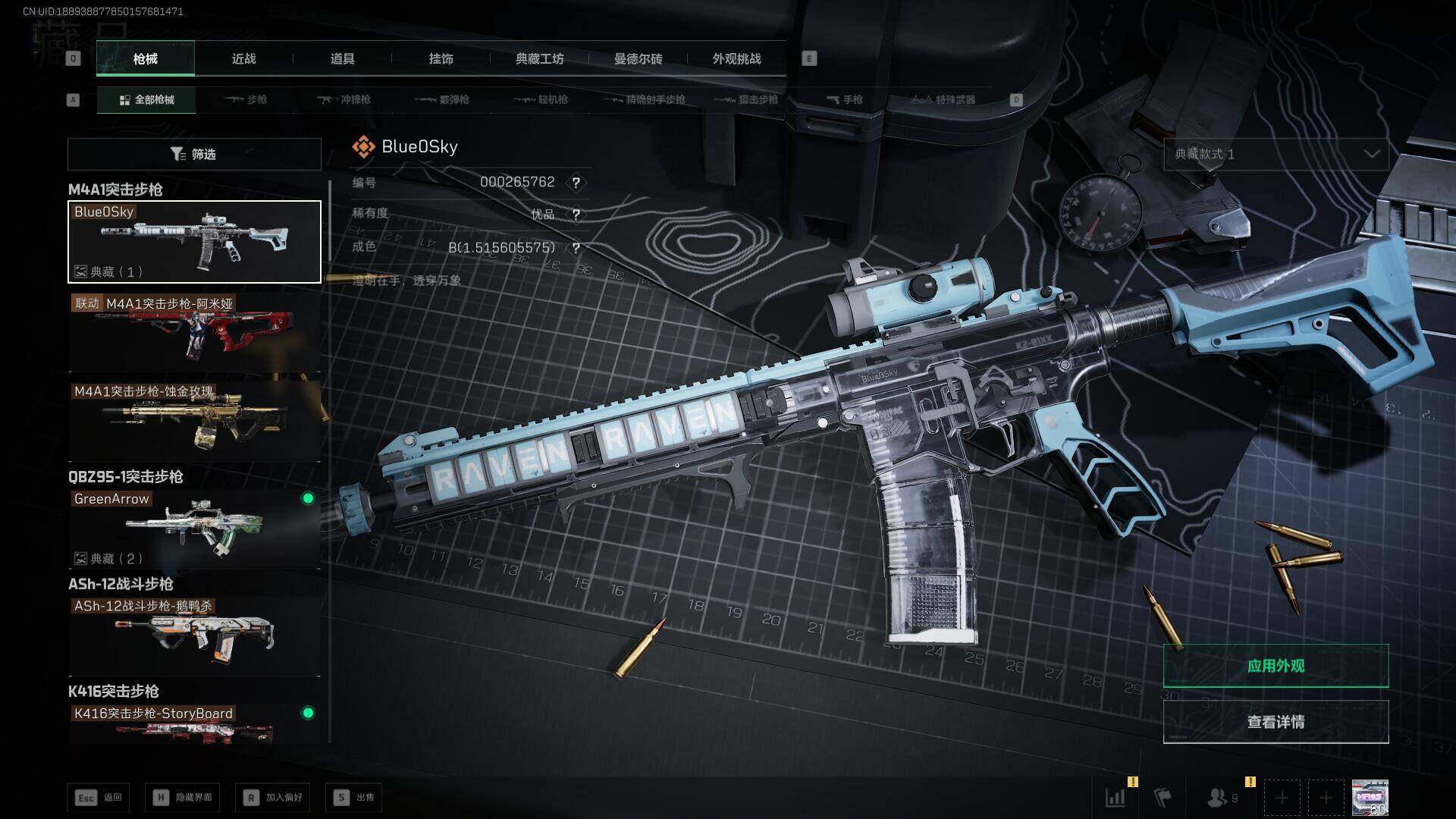
Task: Open the friends icon in bottom bar
Action: click(x=1217, y=798)
